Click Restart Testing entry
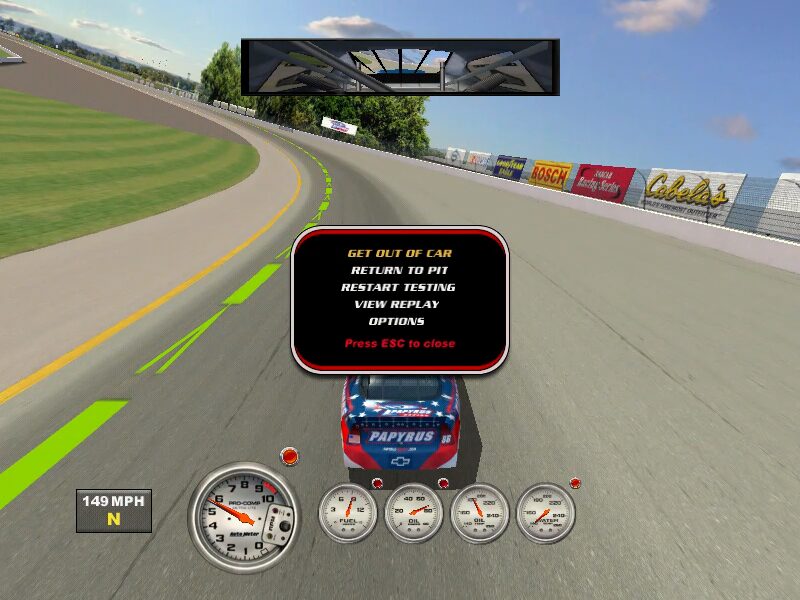 [x=398, y=287]
